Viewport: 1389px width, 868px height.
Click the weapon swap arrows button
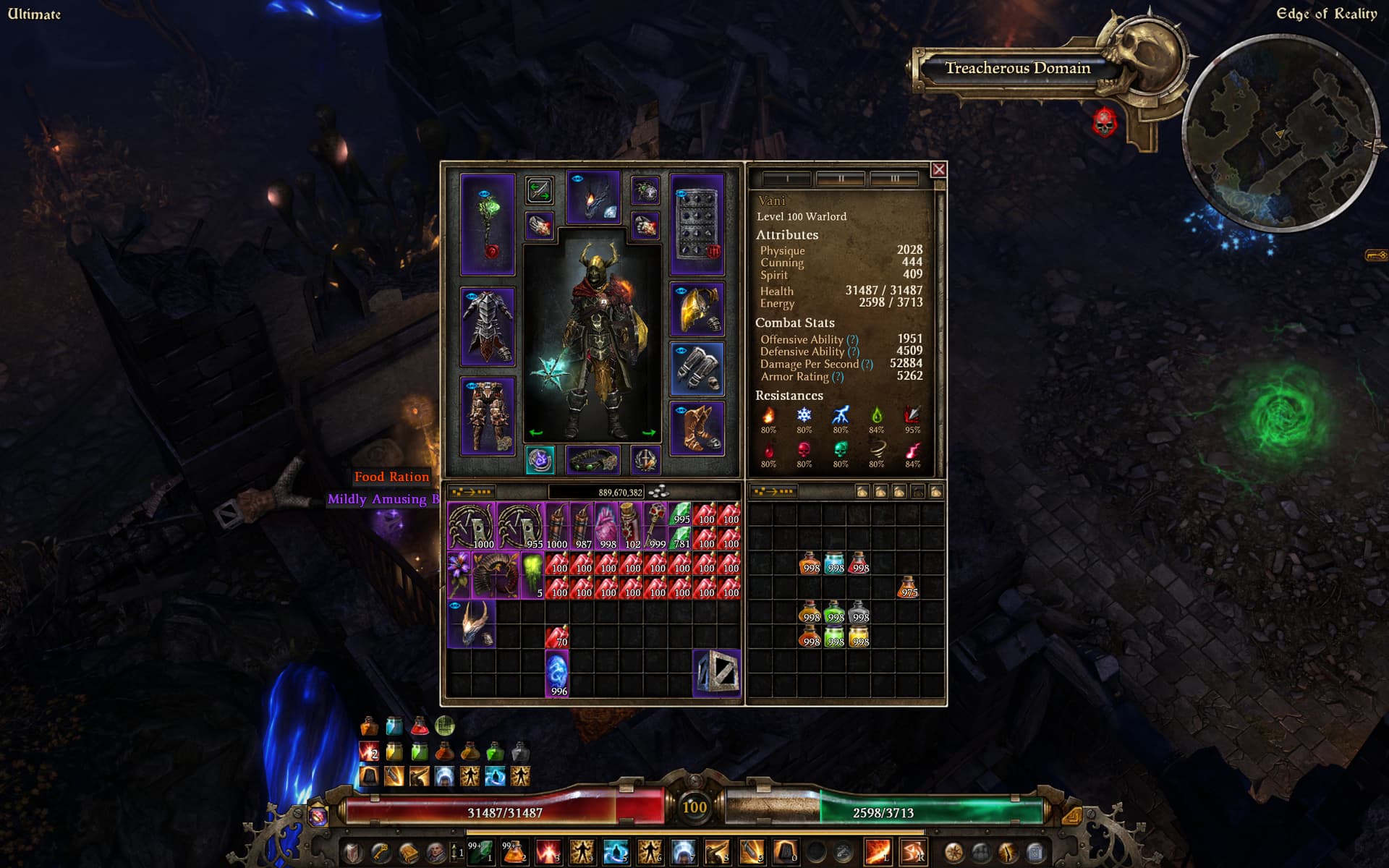539,190
